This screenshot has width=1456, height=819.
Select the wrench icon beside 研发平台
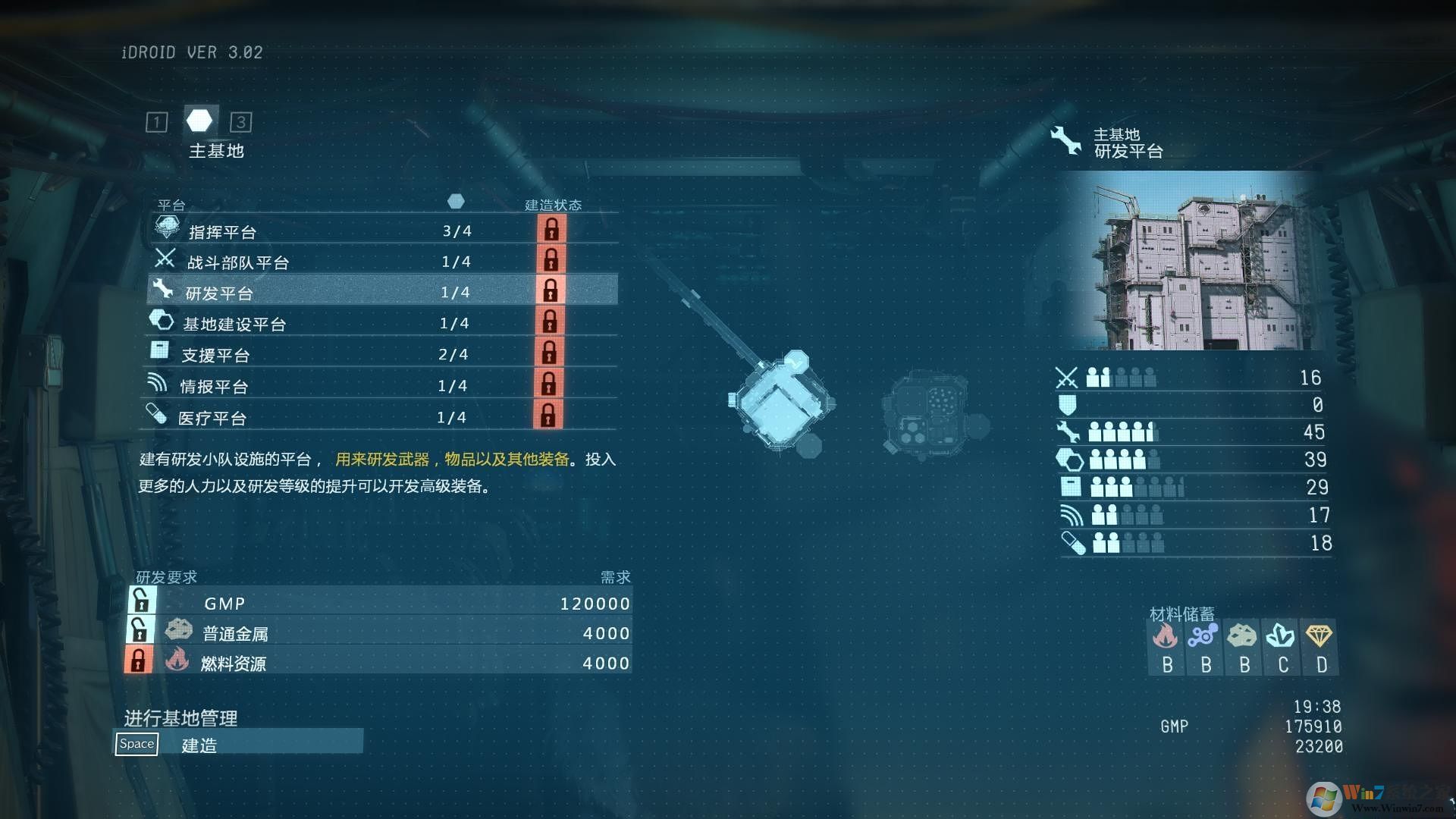[x=162, y=289]
